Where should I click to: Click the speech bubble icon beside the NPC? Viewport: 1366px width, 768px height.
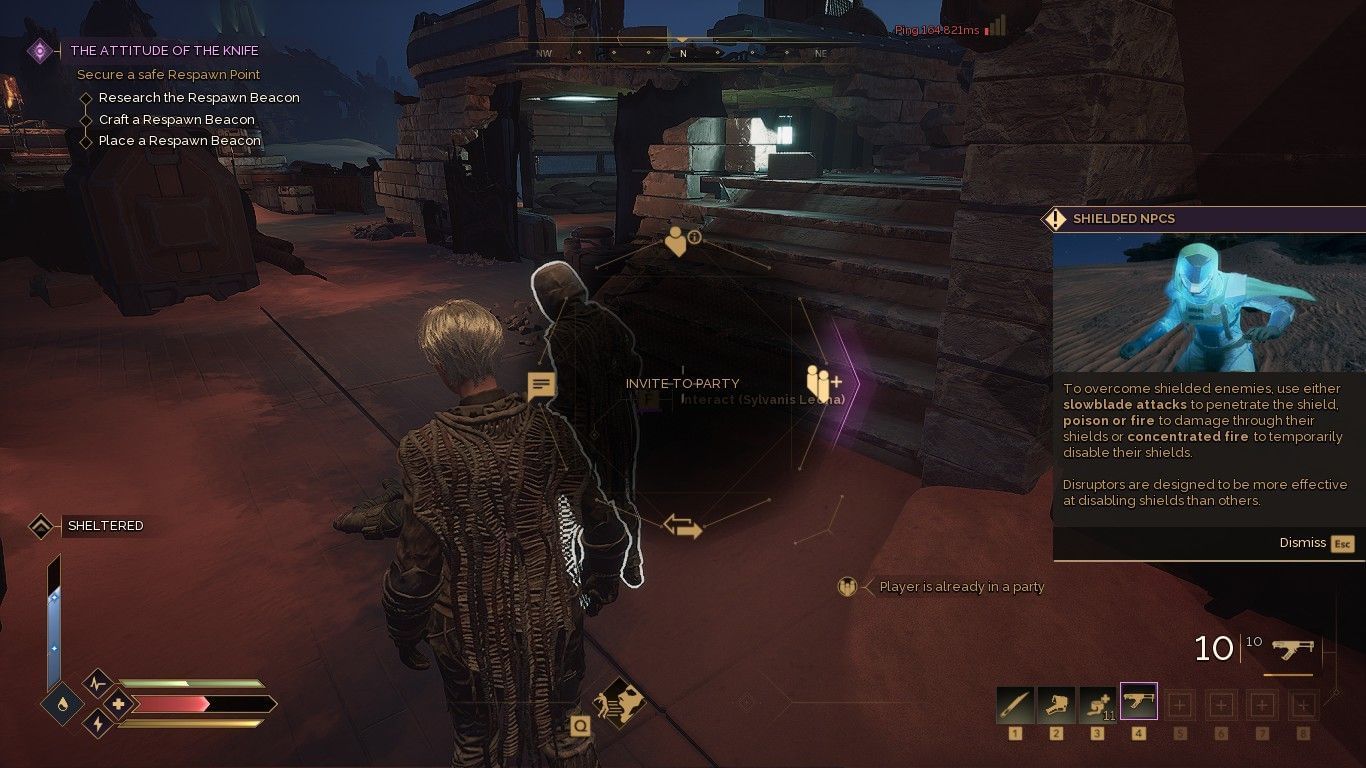coord(541,383)
